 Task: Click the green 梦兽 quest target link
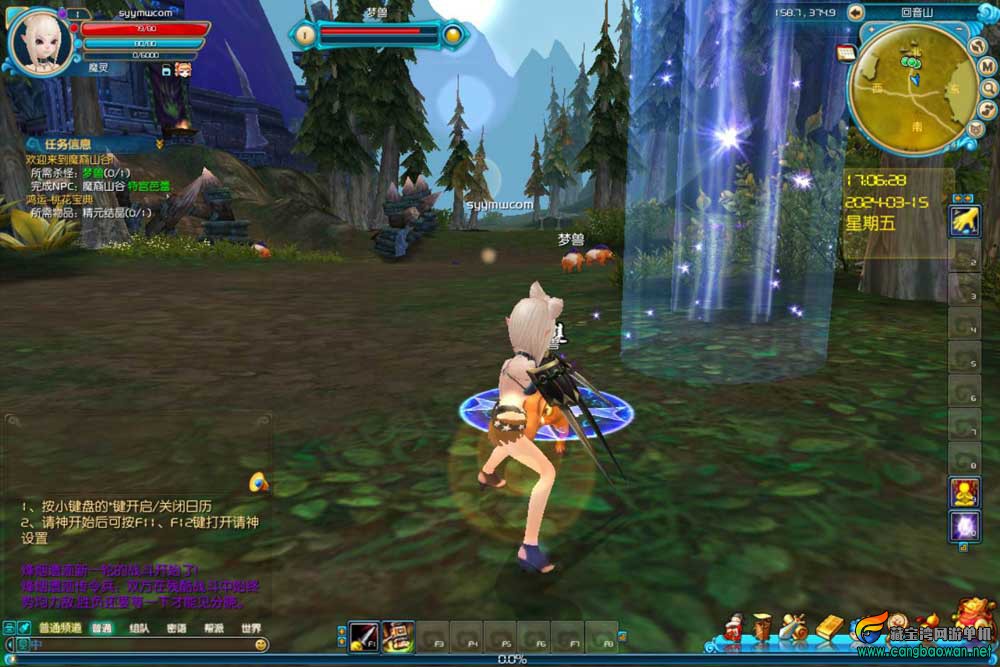(x=93, y=172)
